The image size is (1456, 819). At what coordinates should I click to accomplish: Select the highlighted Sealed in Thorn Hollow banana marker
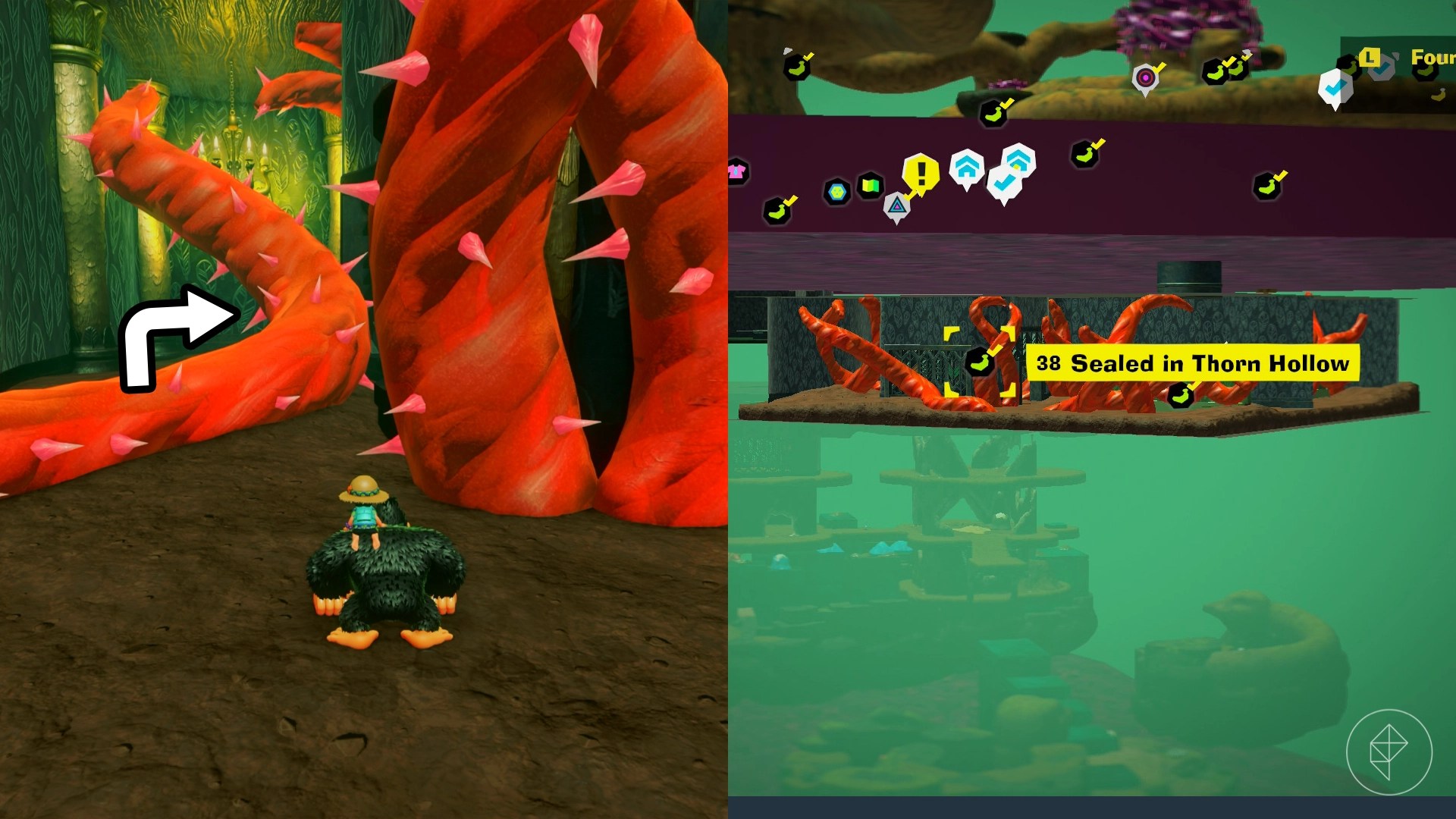point(979,362)
